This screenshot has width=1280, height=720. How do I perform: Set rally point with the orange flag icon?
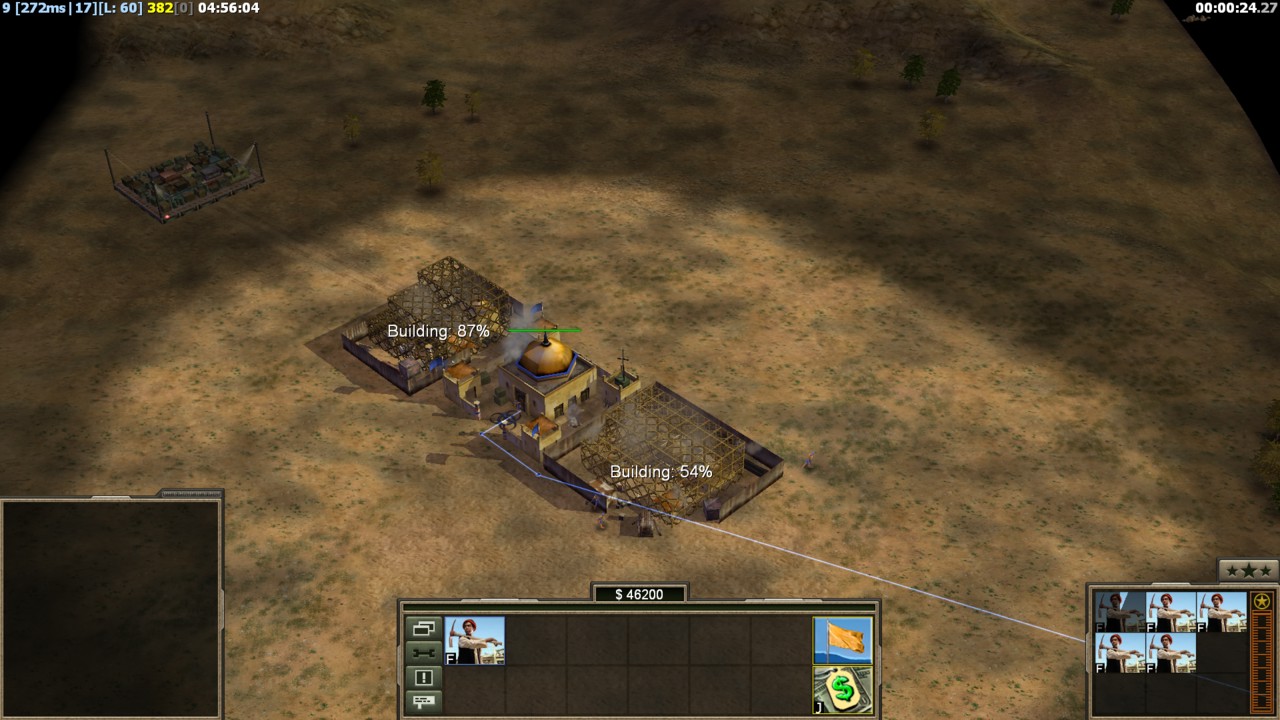pos(843,640)
